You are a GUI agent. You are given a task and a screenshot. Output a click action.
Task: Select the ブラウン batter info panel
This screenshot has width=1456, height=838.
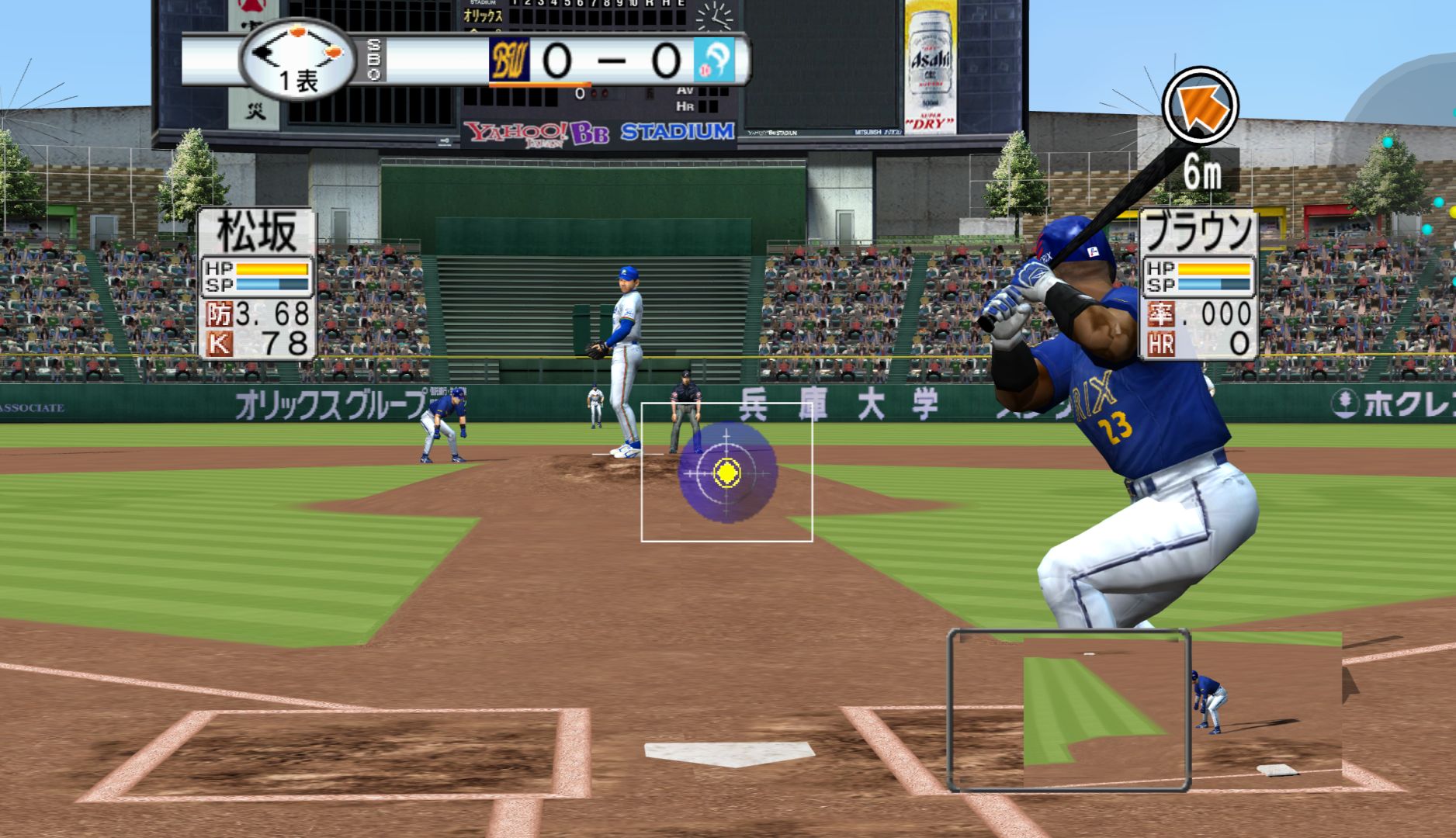coord(1199,284)
